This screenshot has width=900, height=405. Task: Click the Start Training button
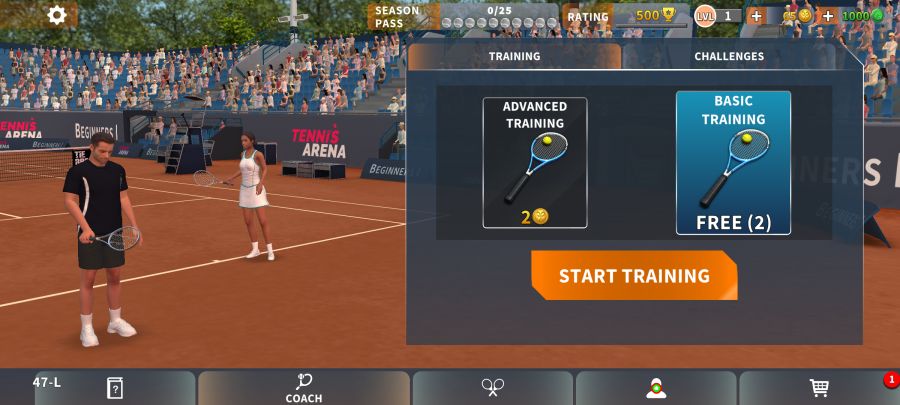coord(634,276)
